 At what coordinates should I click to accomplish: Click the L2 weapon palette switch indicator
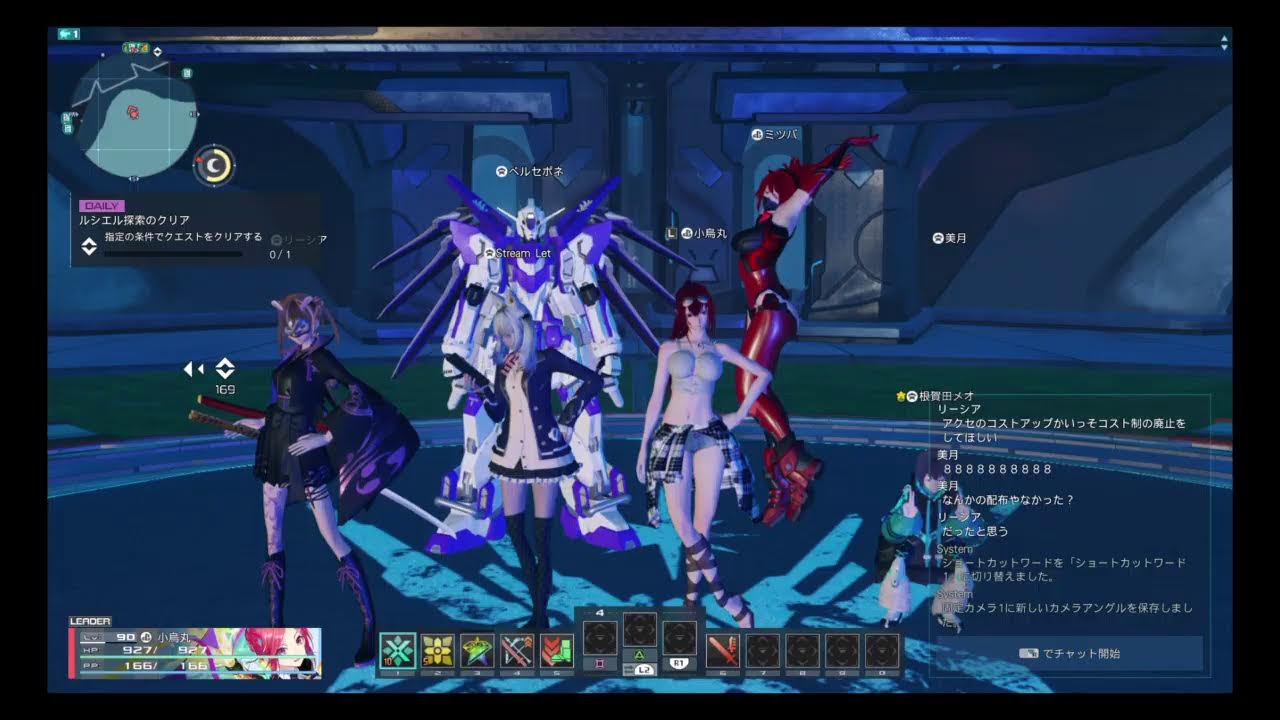645,670
